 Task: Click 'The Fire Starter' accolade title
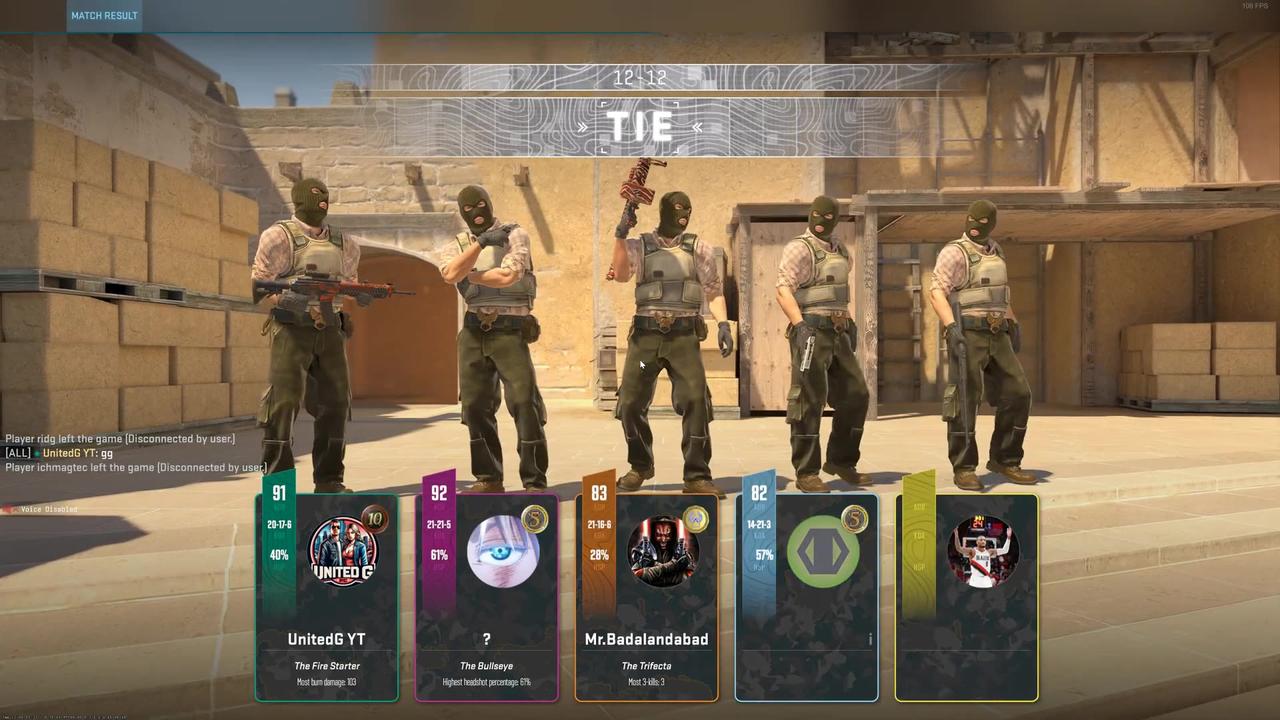[327, 665]
